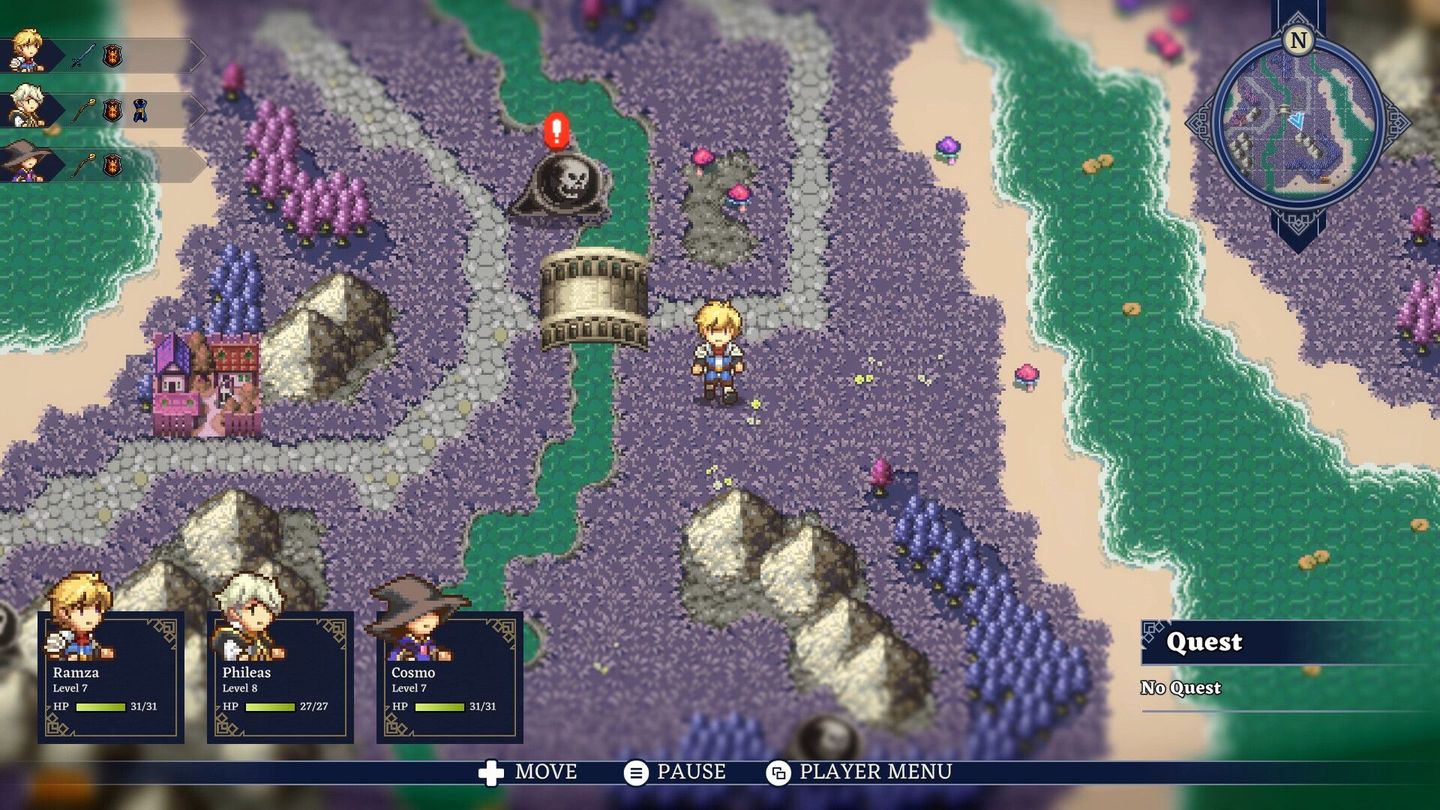
Task: Click the Move d-pad icon at the bottom
Action: pos(494,772)
